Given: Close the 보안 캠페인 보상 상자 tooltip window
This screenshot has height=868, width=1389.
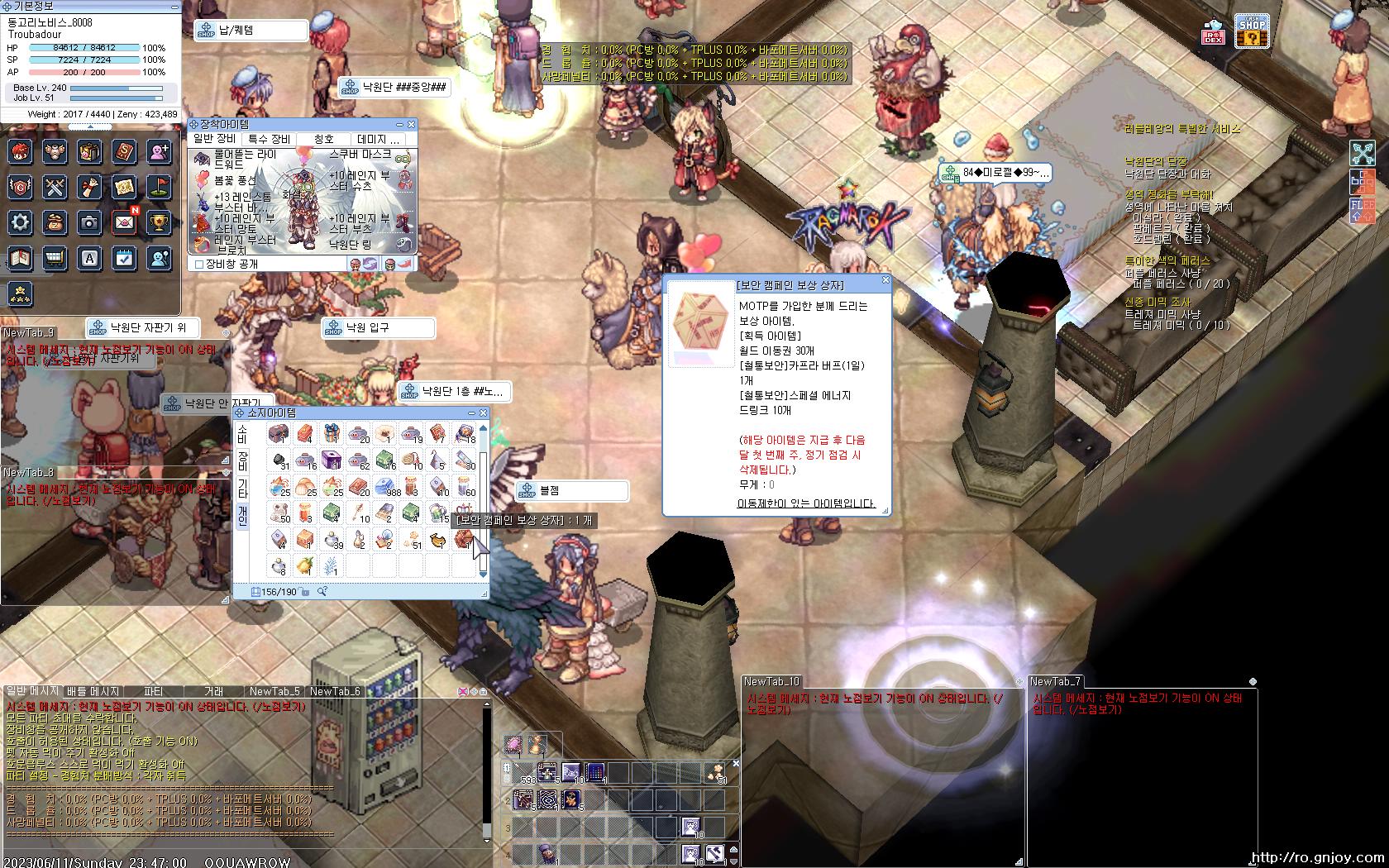Looking at the screenshot, I should [x=885, y=281].
